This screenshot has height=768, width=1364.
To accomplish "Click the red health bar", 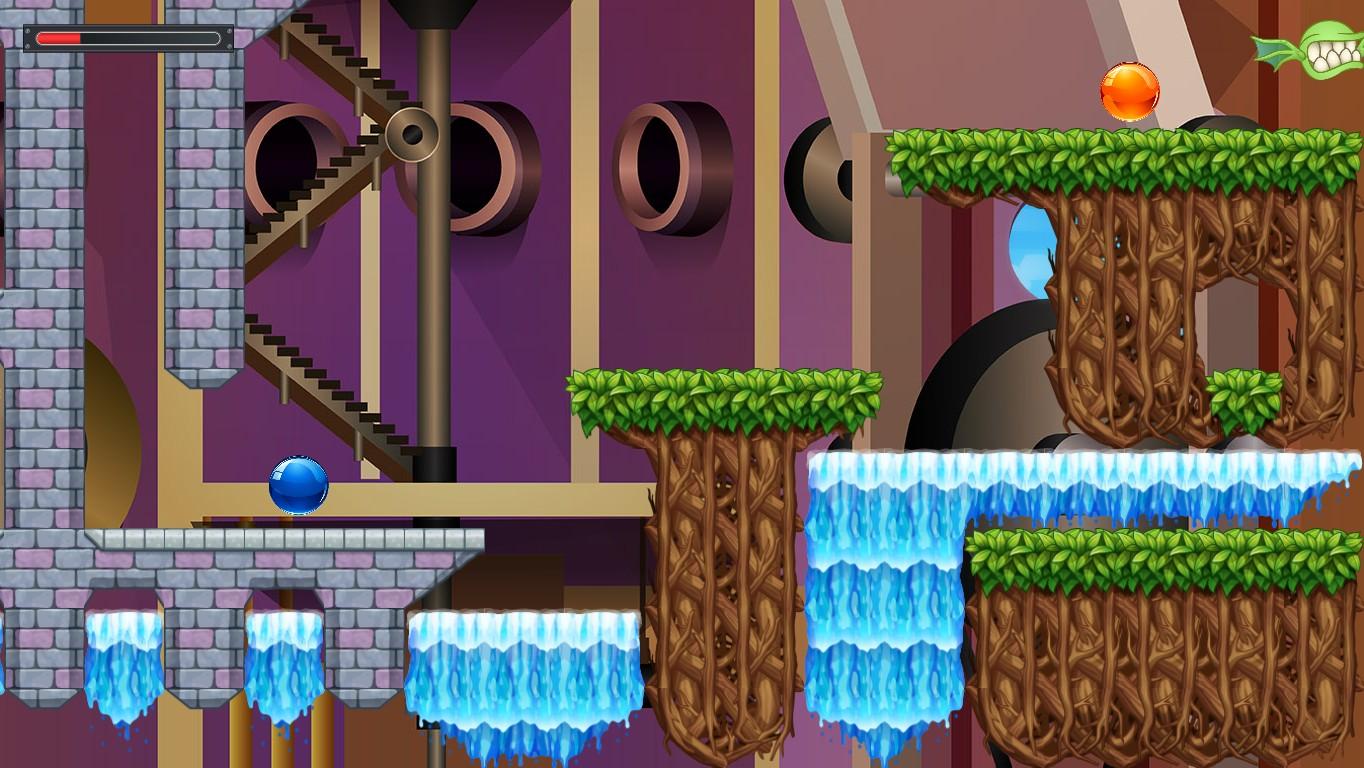I will tap(60, 37).
